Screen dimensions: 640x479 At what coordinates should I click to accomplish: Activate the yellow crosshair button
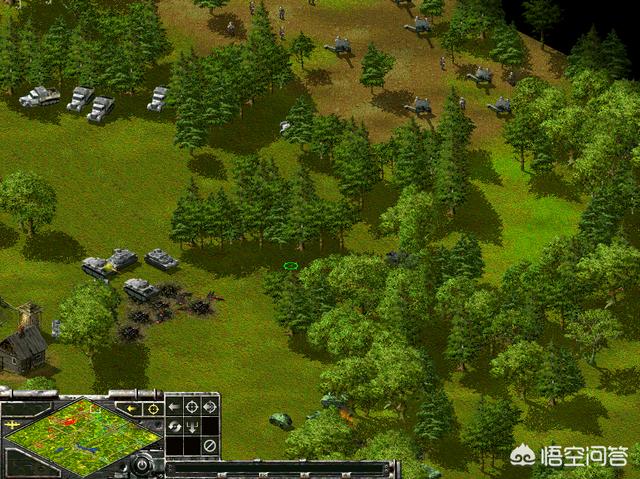tap(153, 408)
